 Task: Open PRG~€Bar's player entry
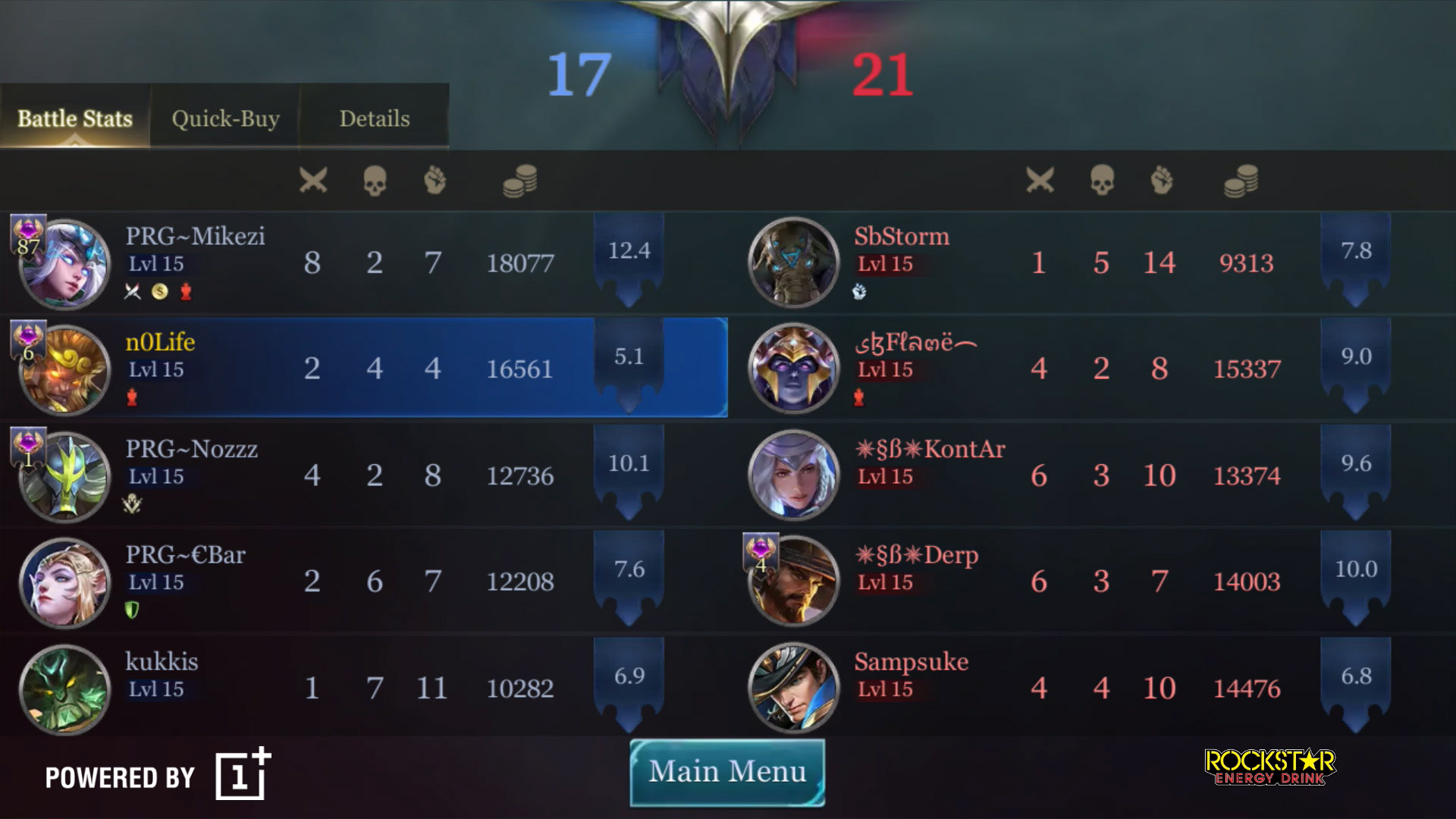click(364, 581)
